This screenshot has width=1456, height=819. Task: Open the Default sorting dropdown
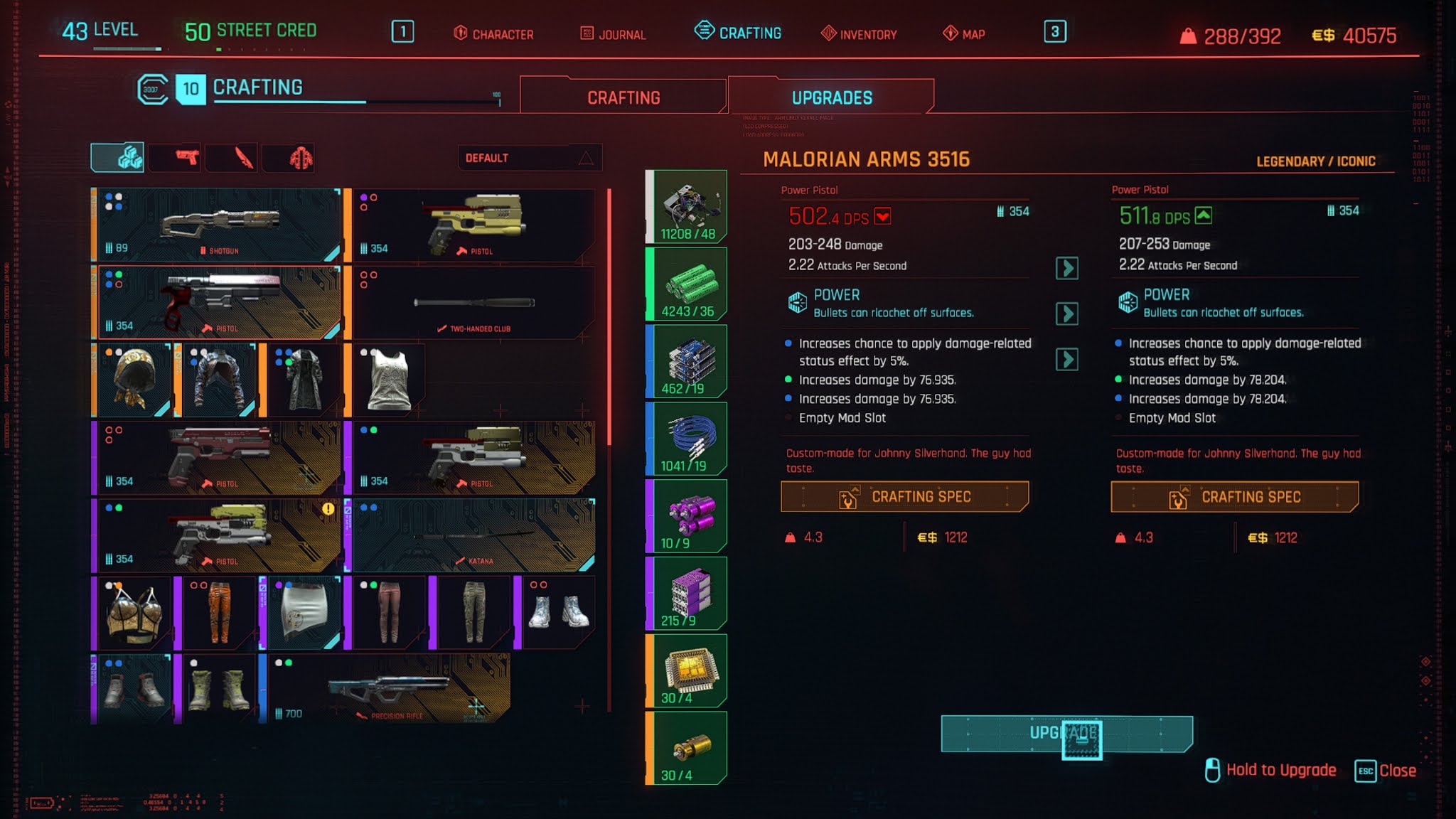(x=530, y=158)
